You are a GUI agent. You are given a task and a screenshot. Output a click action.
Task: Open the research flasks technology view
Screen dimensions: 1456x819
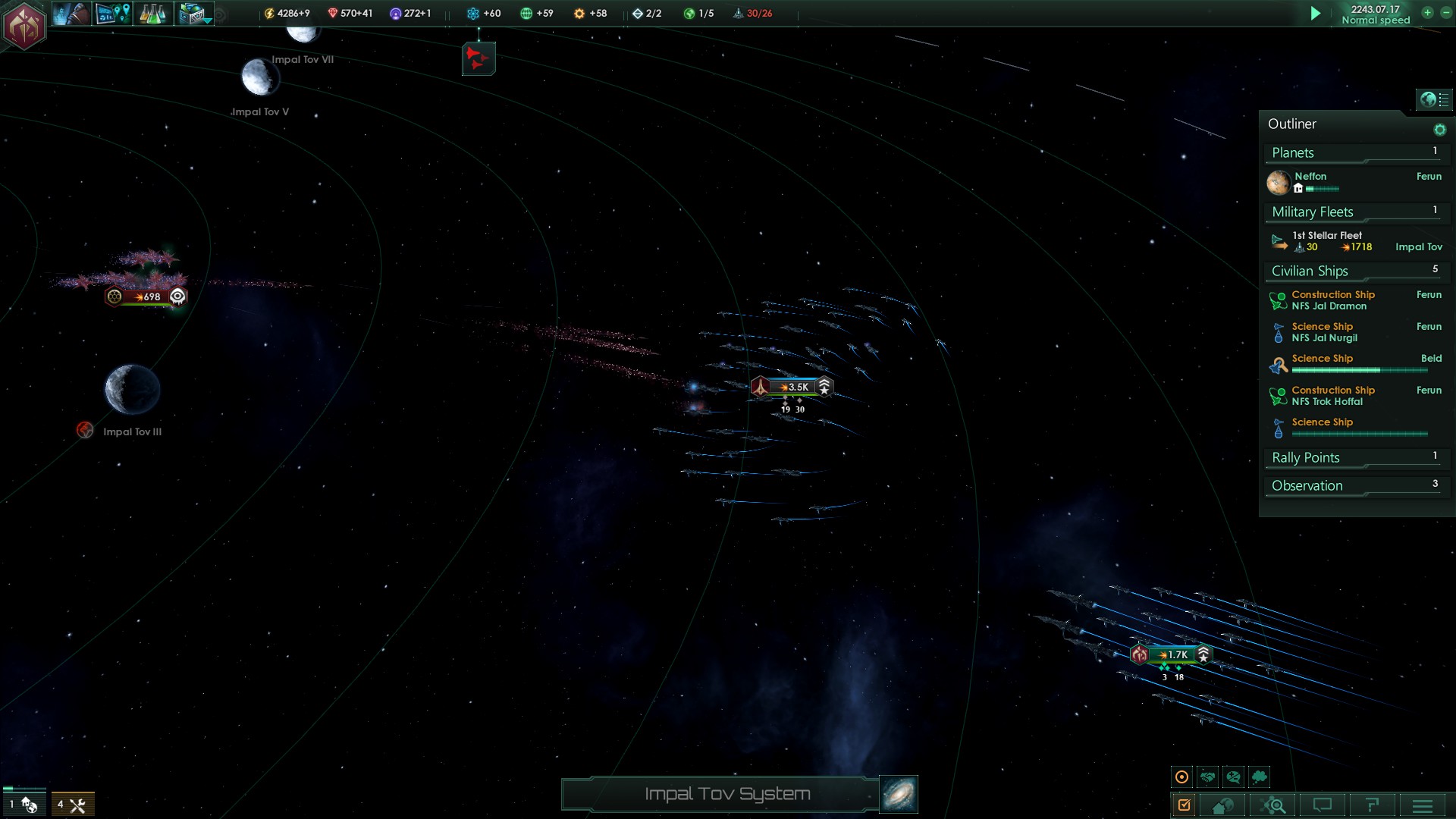click(x=152, y=14)
